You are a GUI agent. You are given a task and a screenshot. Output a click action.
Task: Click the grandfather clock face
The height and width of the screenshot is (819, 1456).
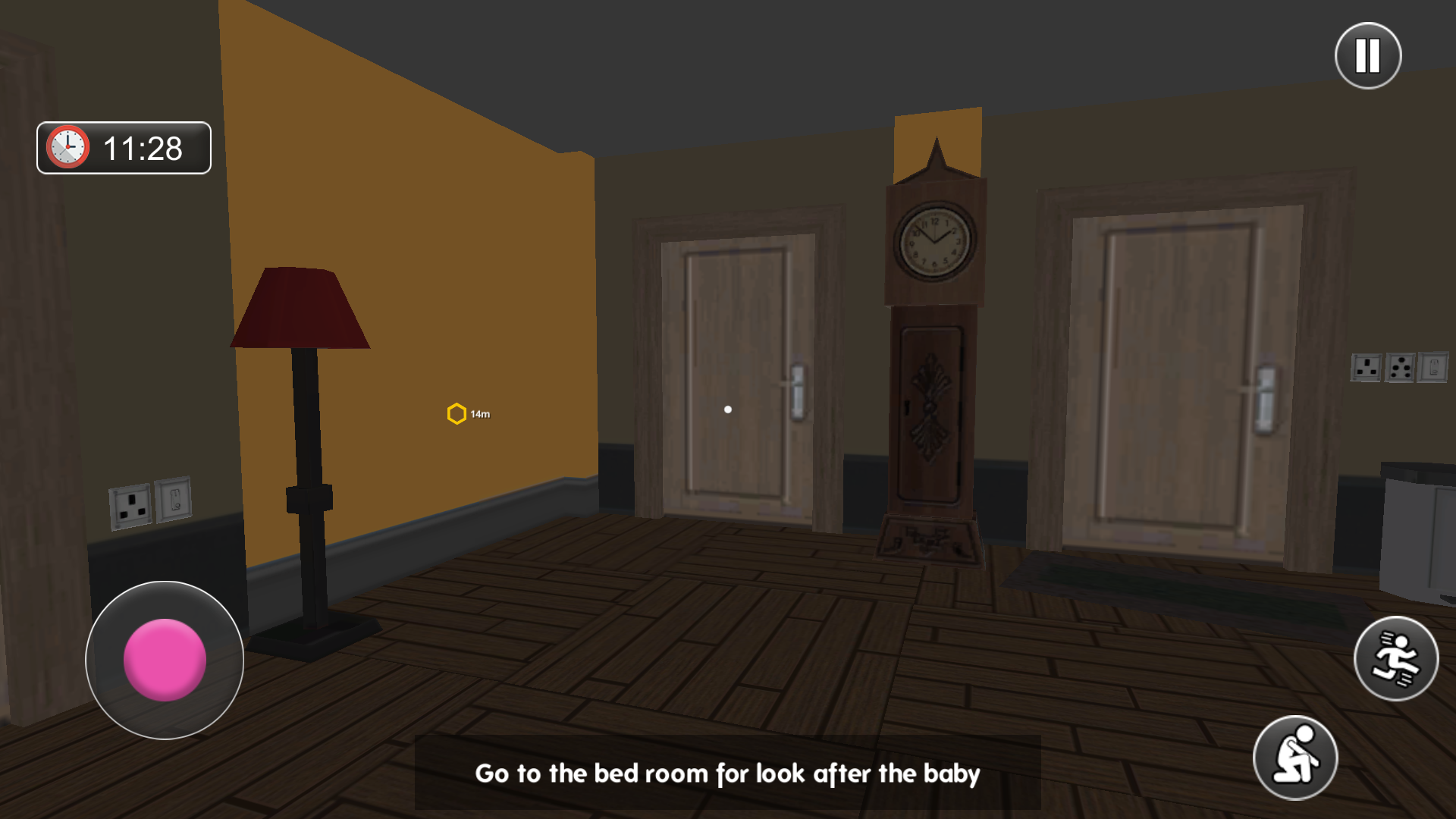point(936,243)
